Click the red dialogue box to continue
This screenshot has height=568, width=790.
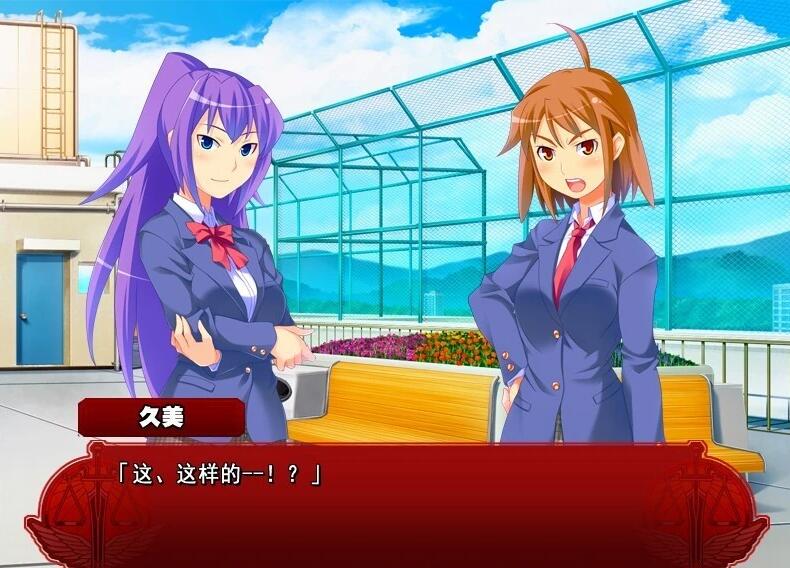tap(395, 510)
